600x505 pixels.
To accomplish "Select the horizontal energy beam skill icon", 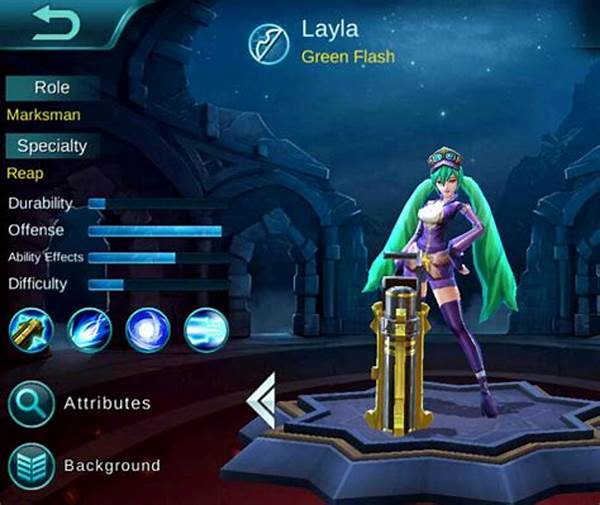I will pyautogui.click(x=206, y=330).
